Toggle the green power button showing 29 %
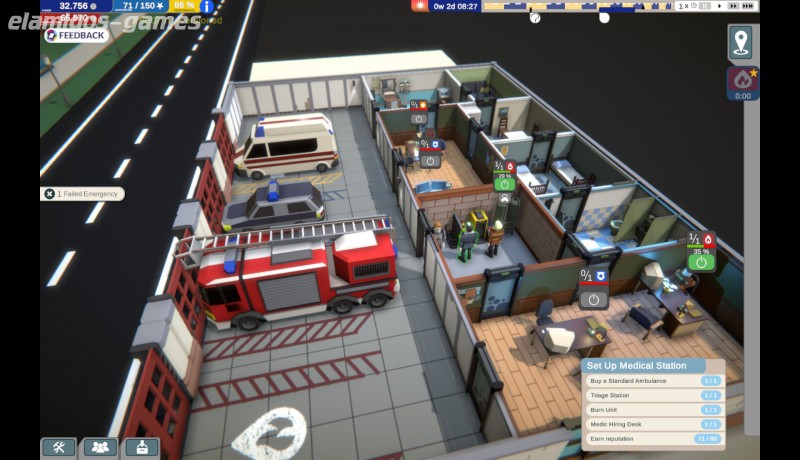 [504, 183]
